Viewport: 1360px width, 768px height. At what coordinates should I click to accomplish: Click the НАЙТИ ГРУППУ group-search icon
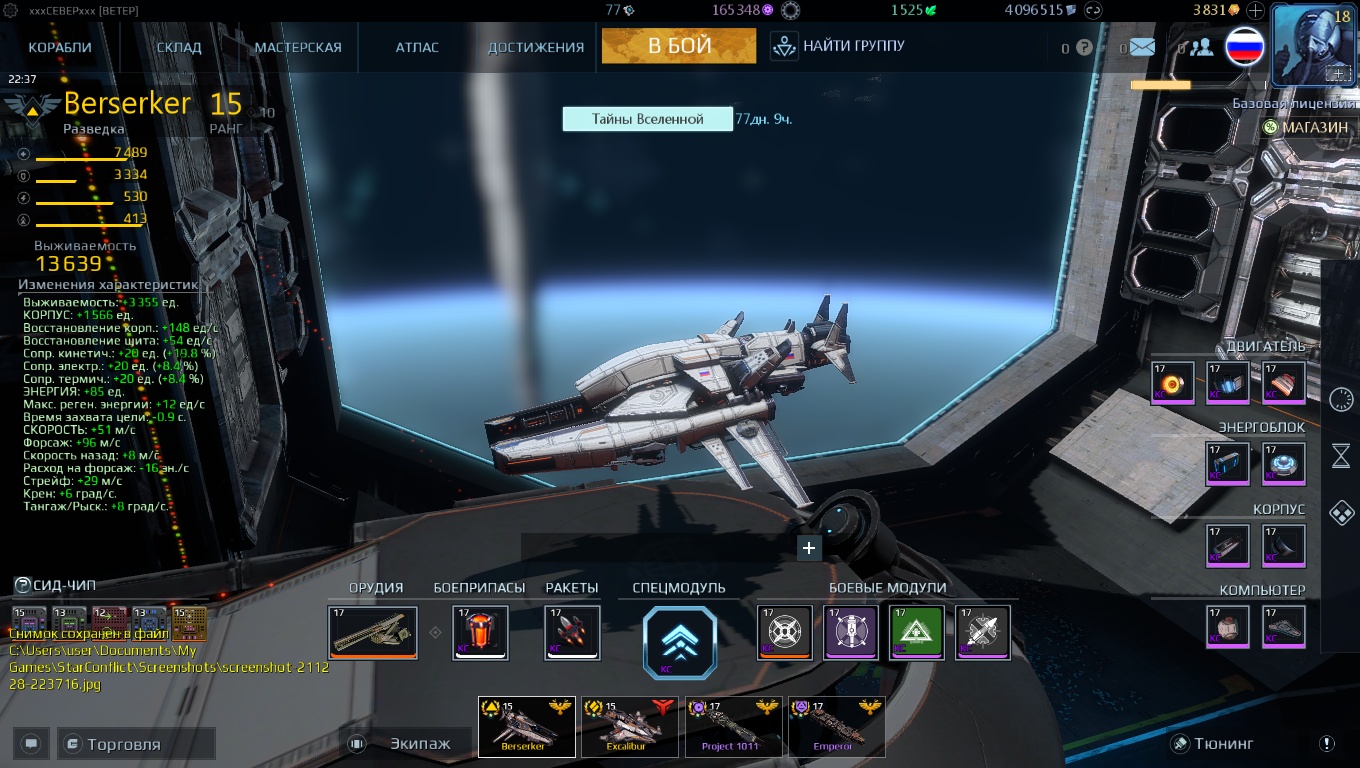point(783,45)
